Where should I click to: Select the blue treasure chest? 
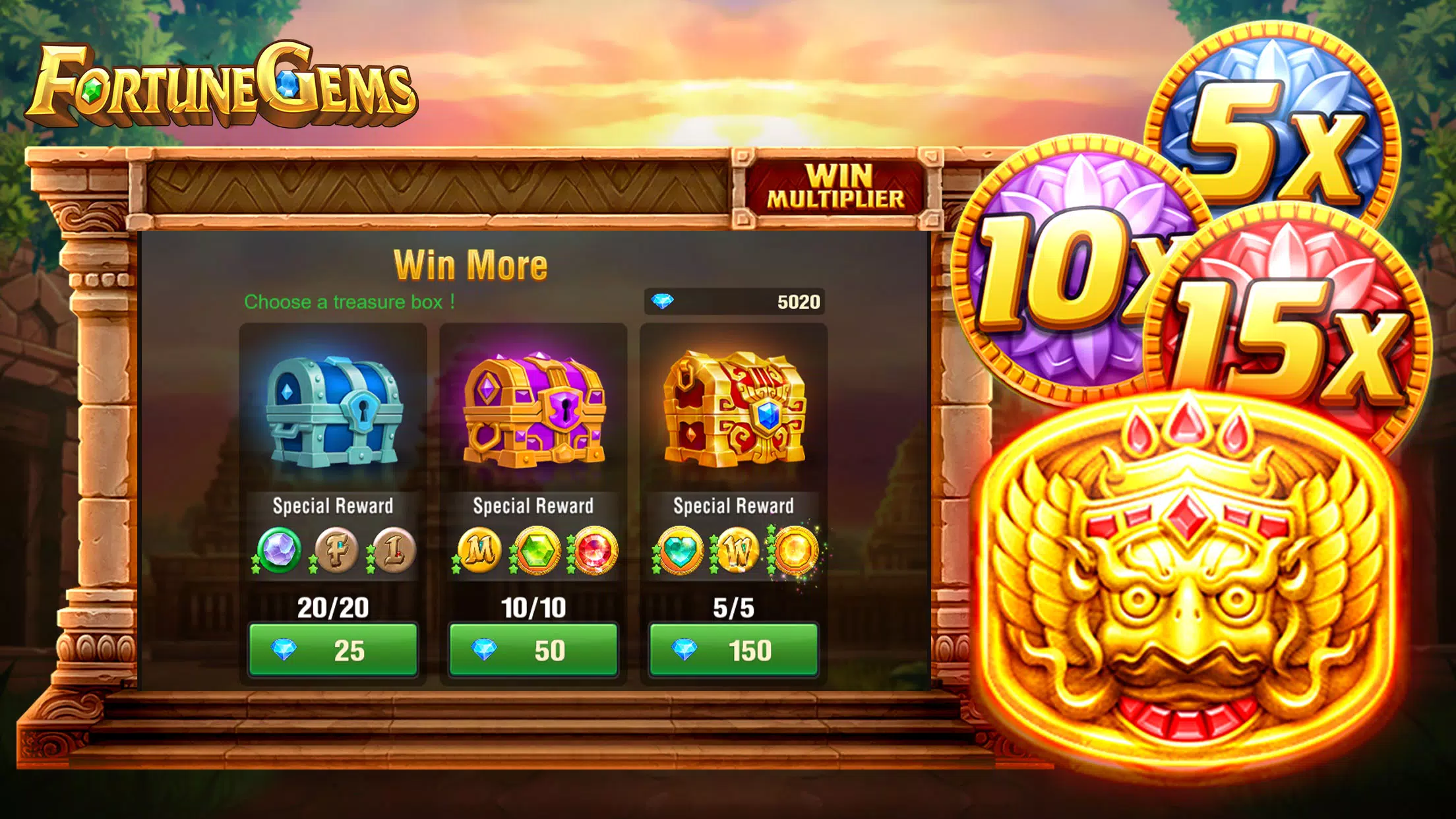pyautogui.click(x=334, y=411)
